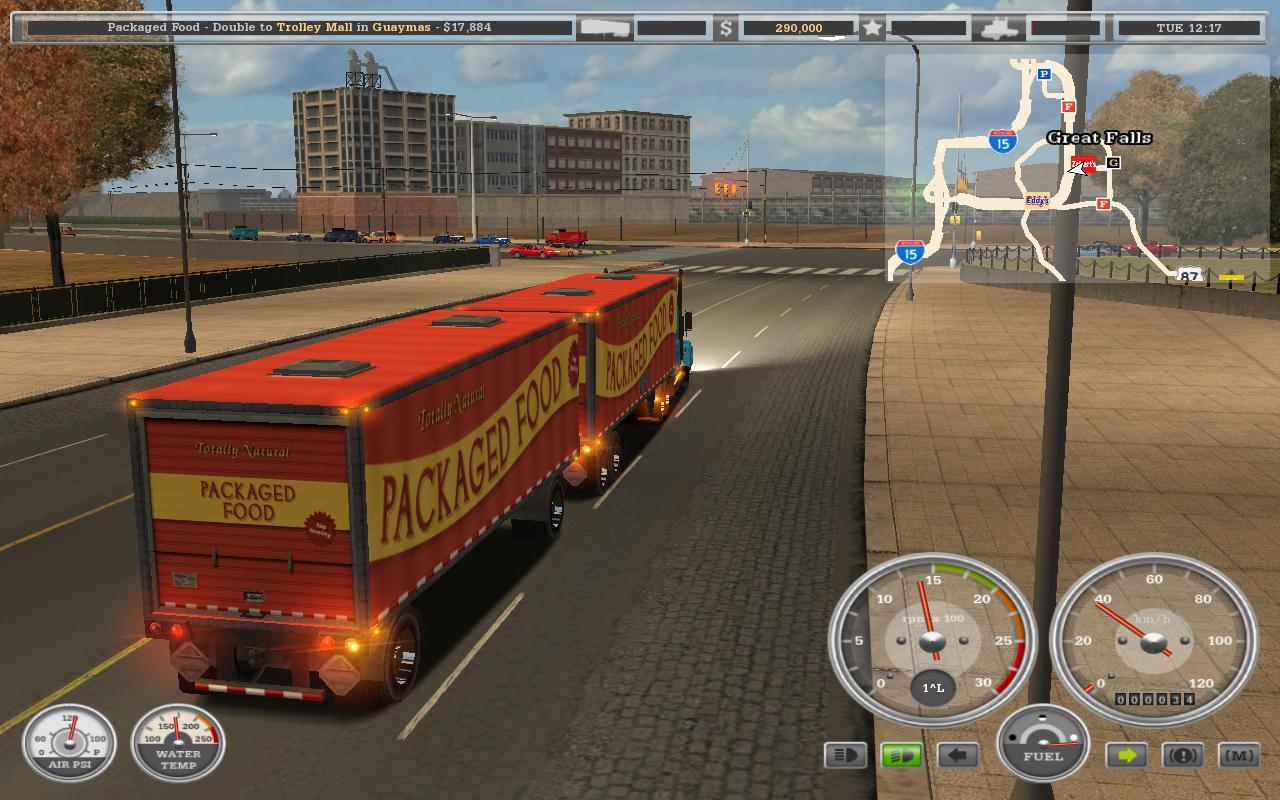
Task: Activate the left turn signal arrow
Action: click(x=957, y=755)
